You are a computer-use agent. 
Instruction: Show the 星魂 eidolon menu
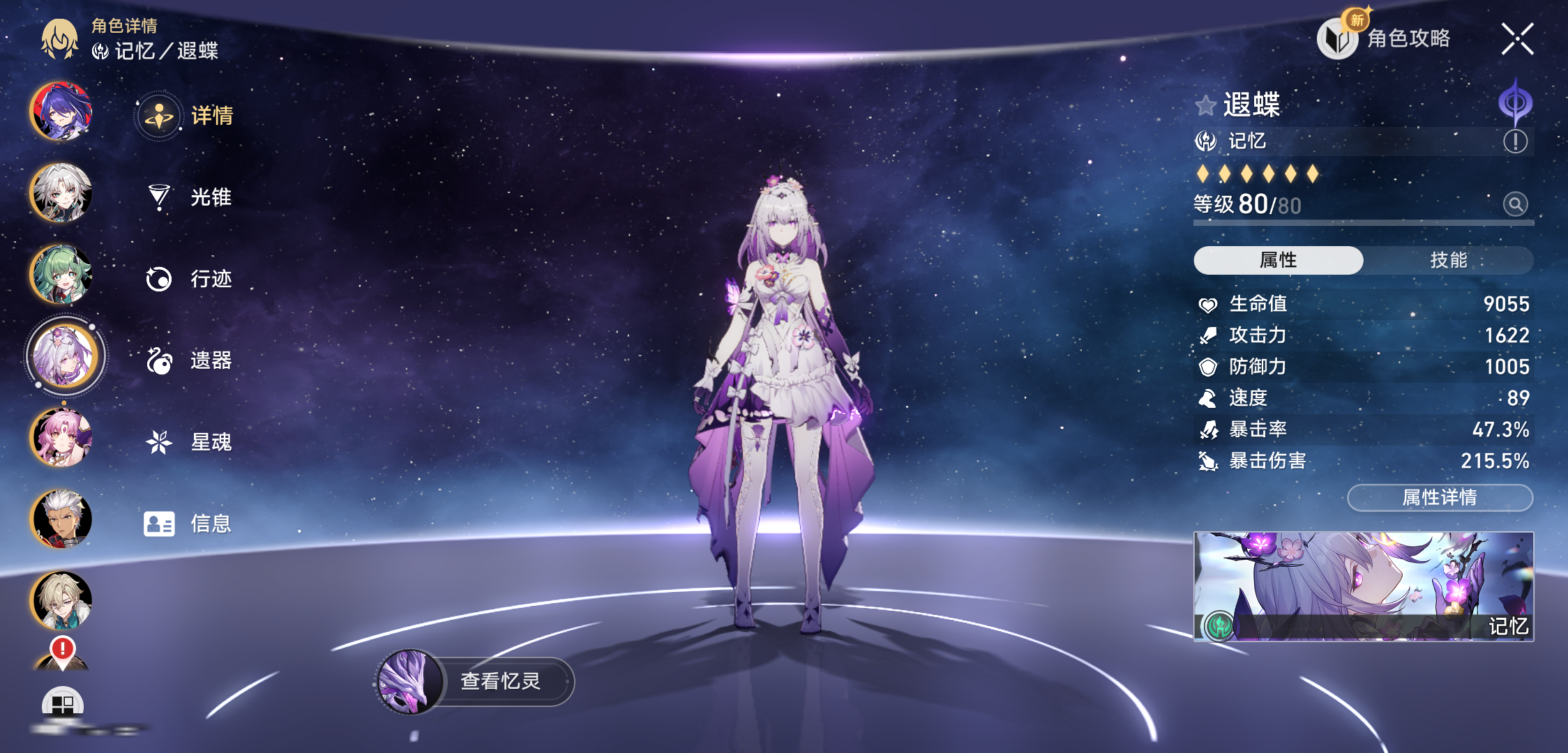pos(188,442)
